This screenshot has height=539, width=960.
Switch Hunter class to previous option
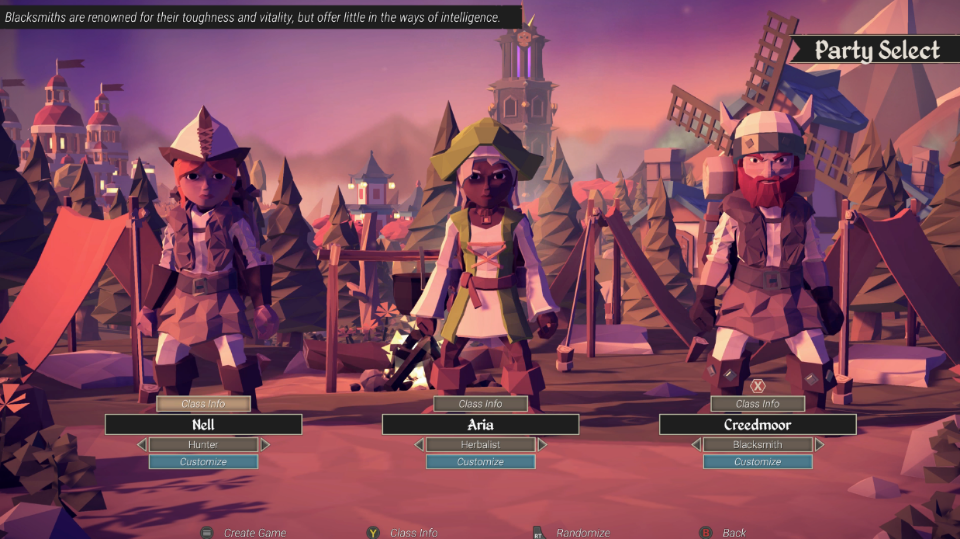pos(141,444)
